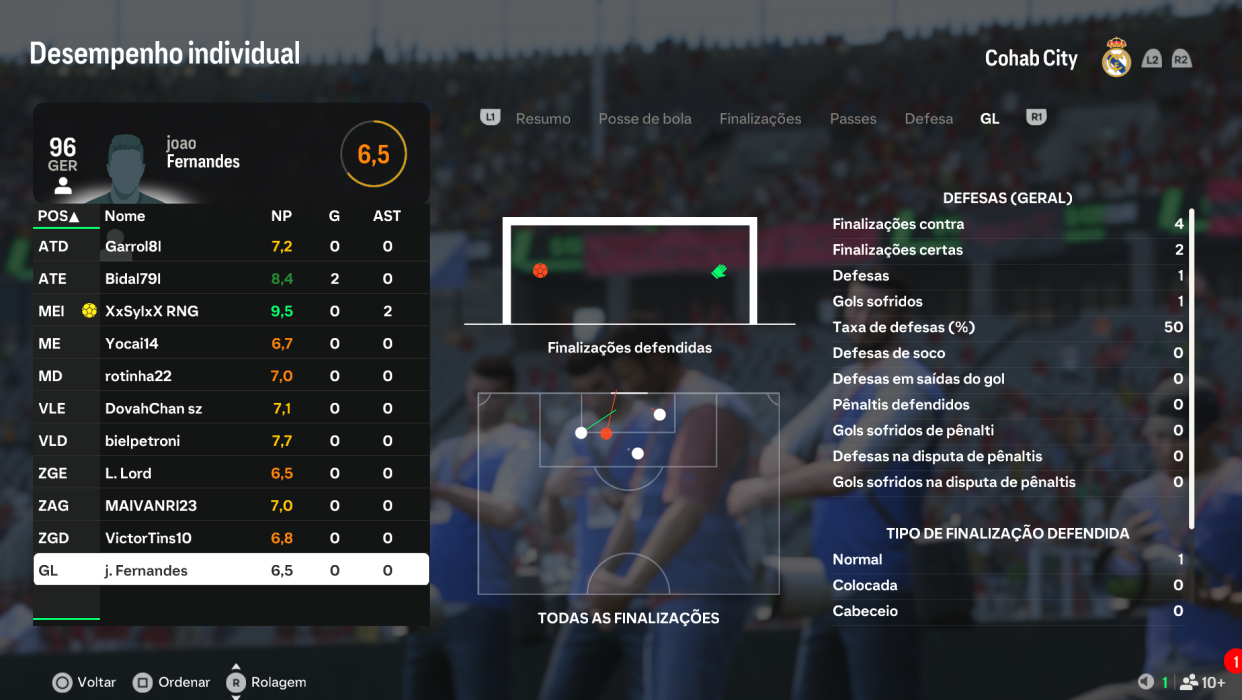Pick L. Lord from the list

pyautogui.click(x=231, y=473)
